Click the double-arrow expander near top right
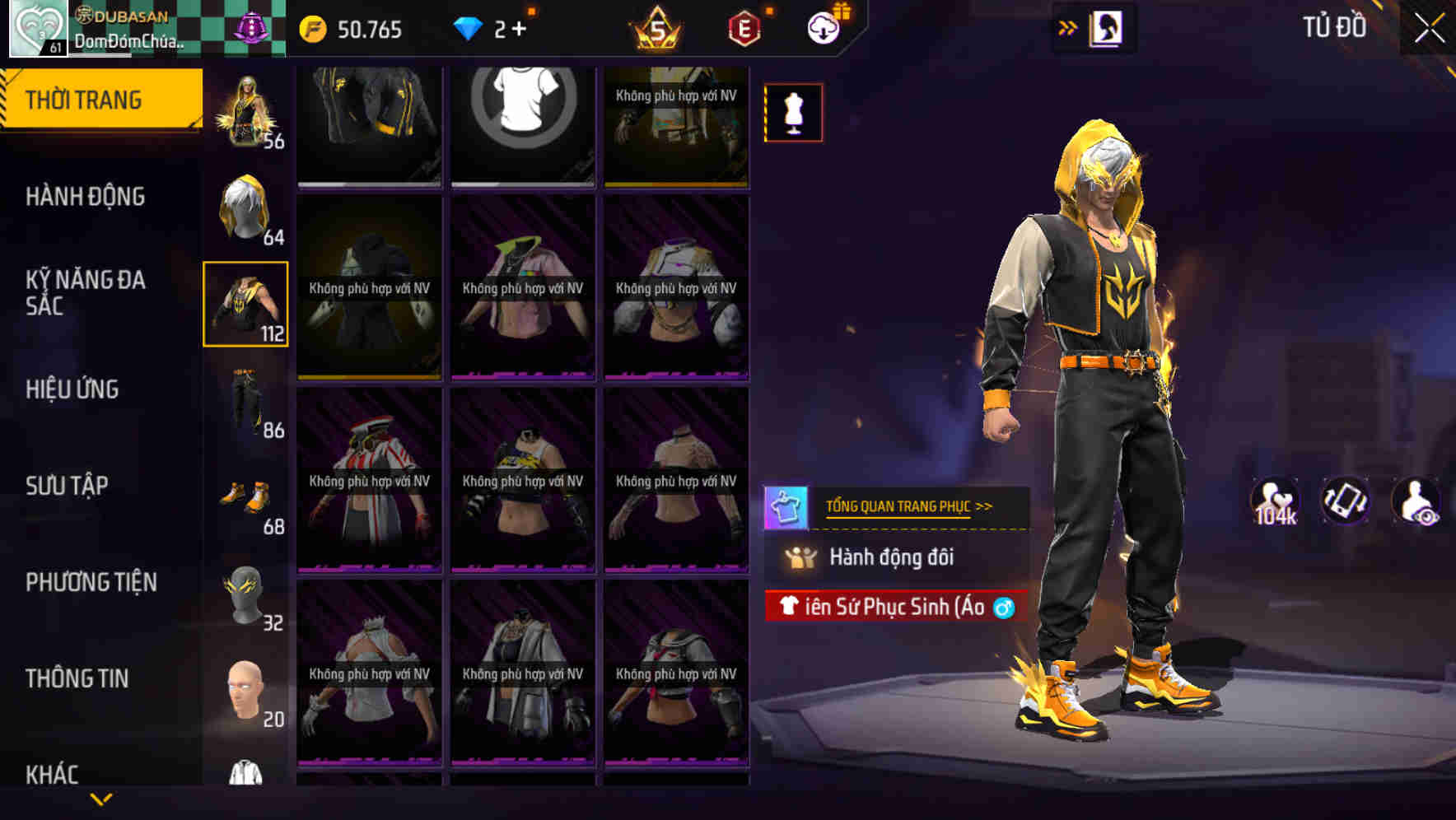 pos(1069,26)
